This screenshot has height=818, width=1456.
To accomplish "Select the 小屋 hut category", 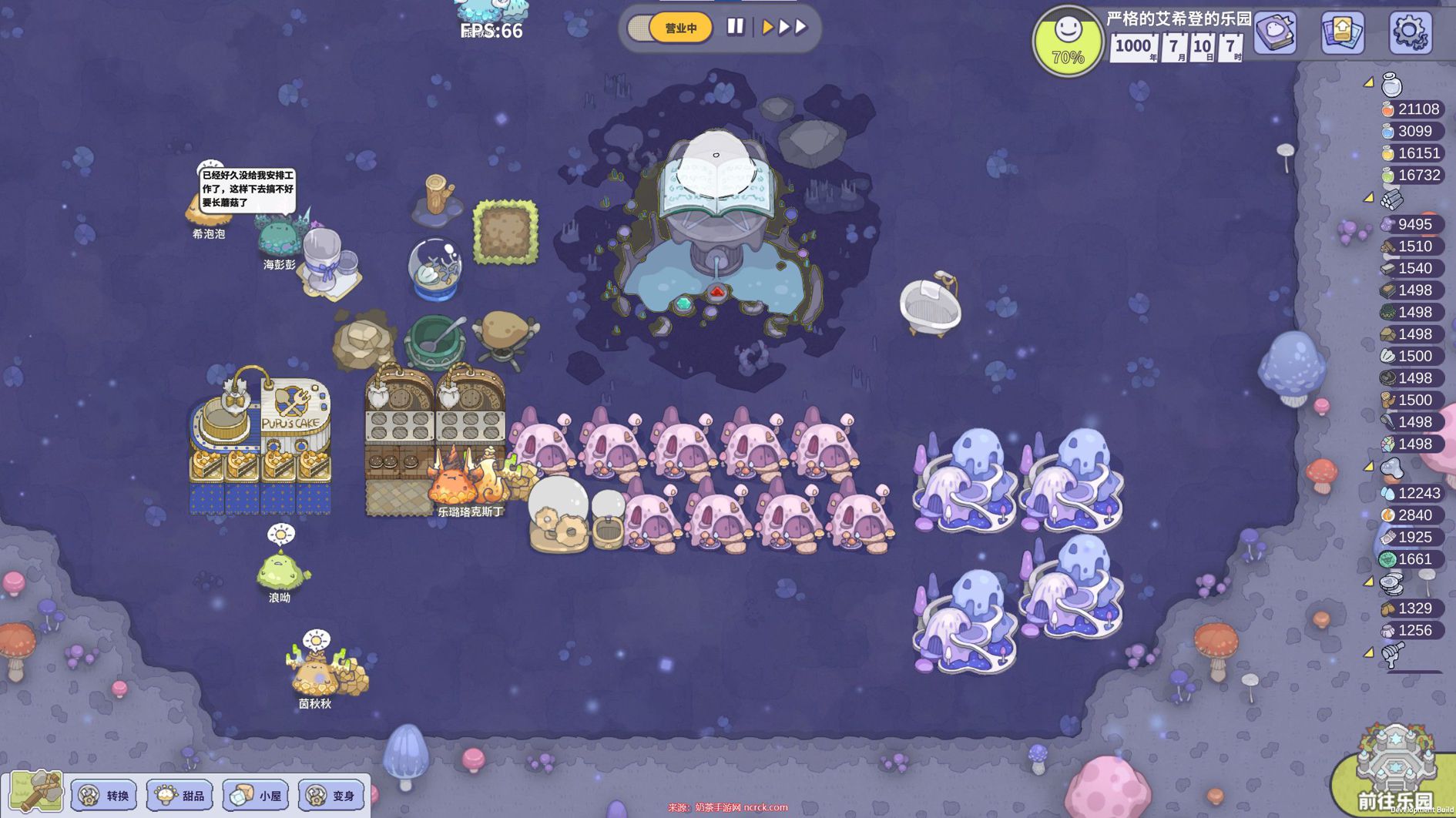I will 256,795.
